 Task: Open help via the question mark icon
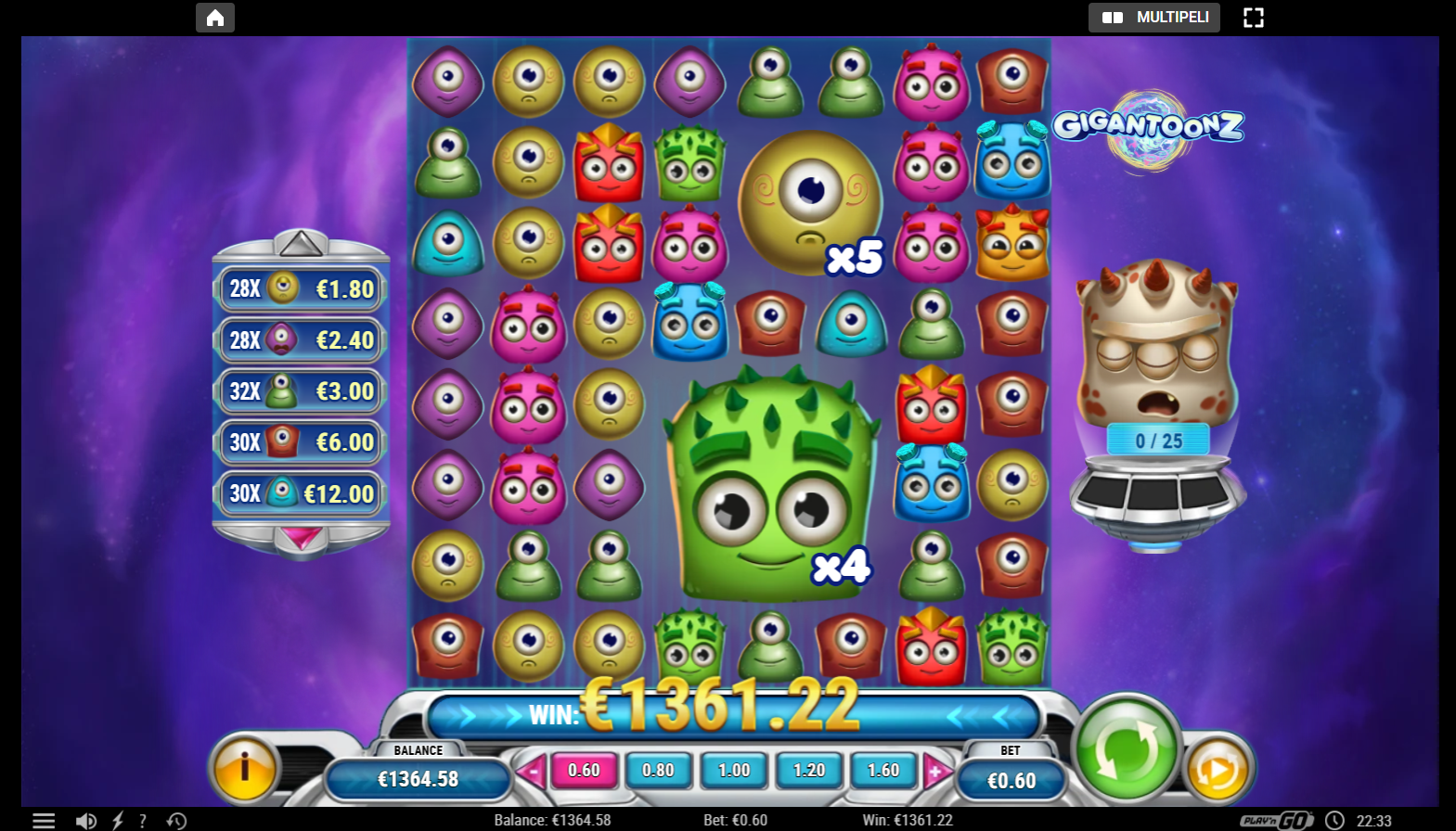142,820
